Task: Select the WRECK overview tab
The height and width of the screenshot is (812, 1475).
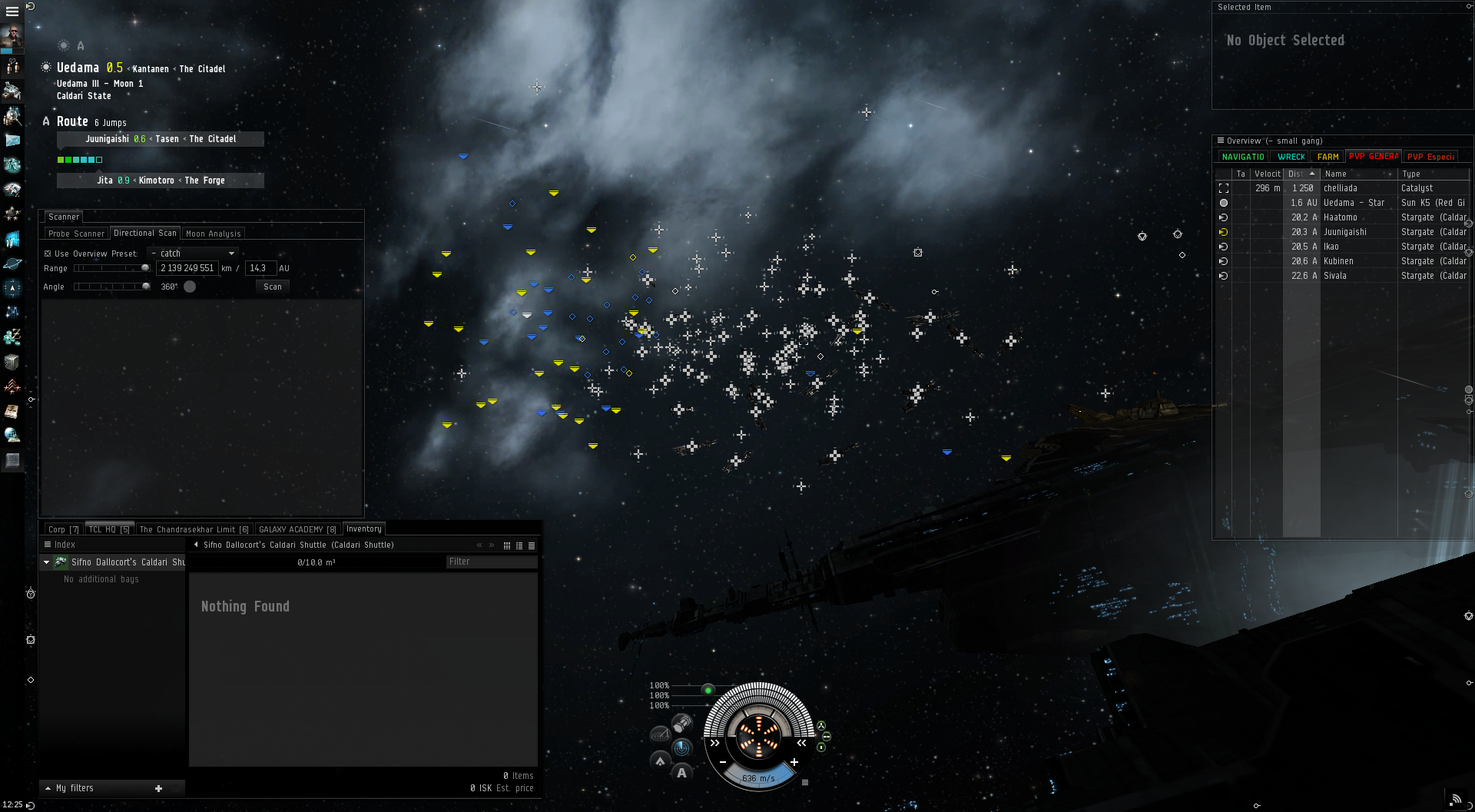Action: [1291, 157]
